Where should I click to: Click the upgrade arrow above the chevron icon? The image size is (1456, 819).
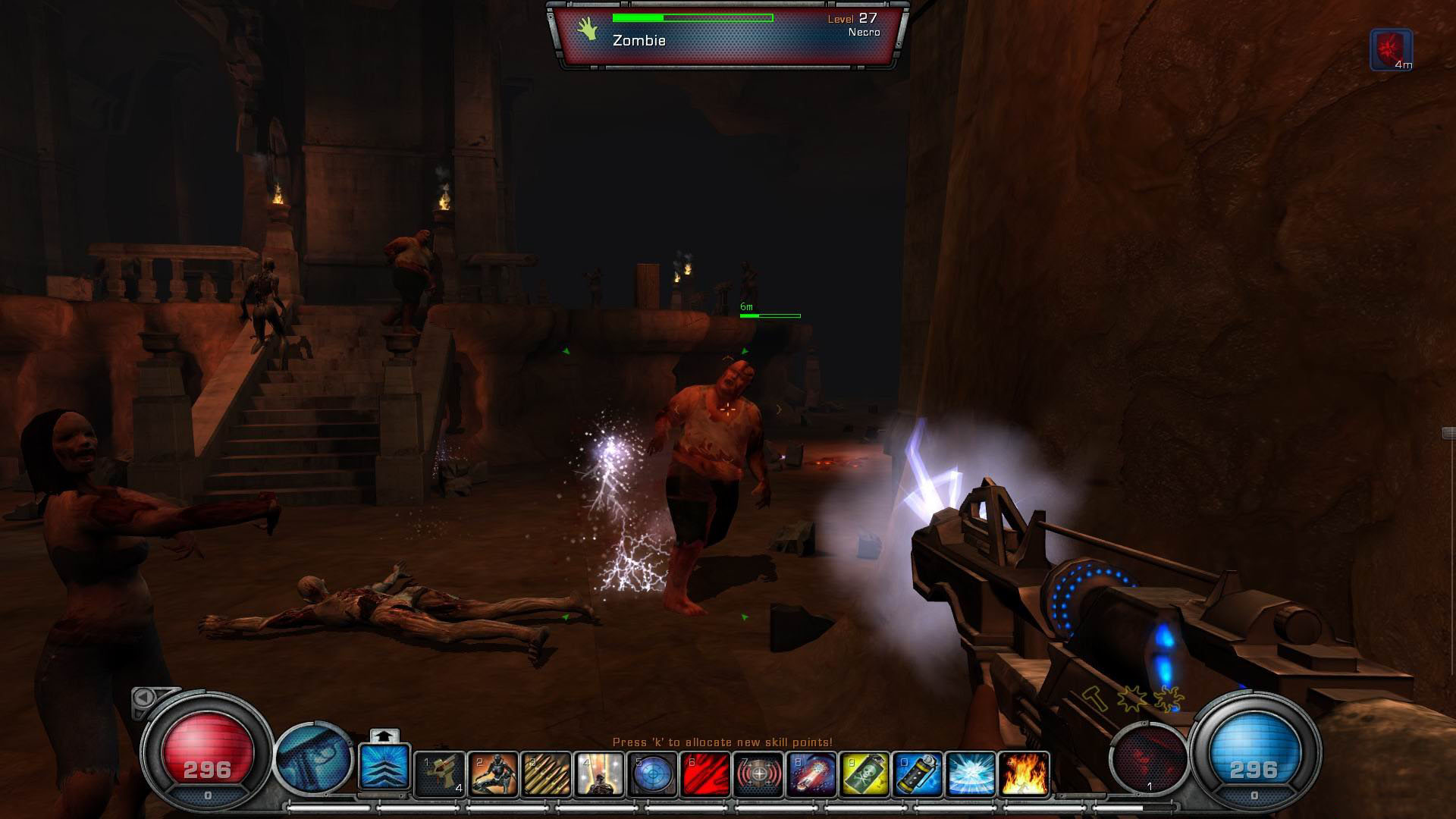click(x=385, y=736)
